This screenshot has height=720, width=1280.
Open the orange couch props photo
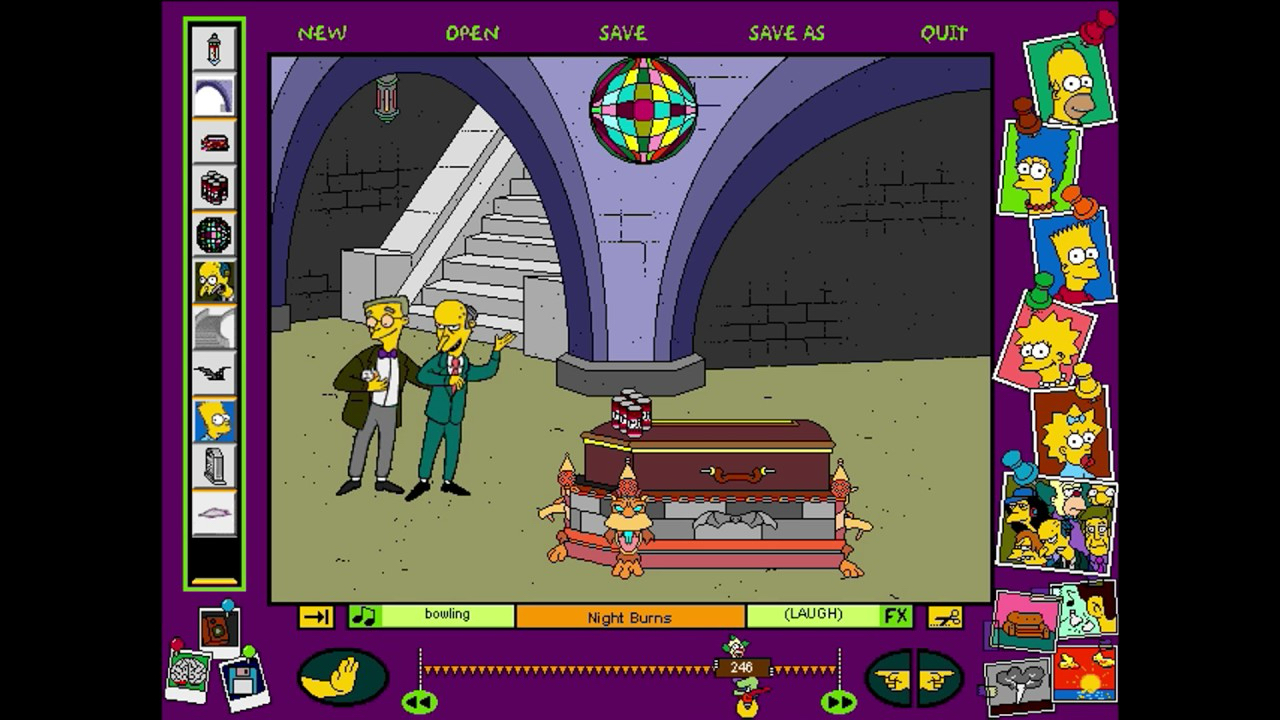point(1026,620)
